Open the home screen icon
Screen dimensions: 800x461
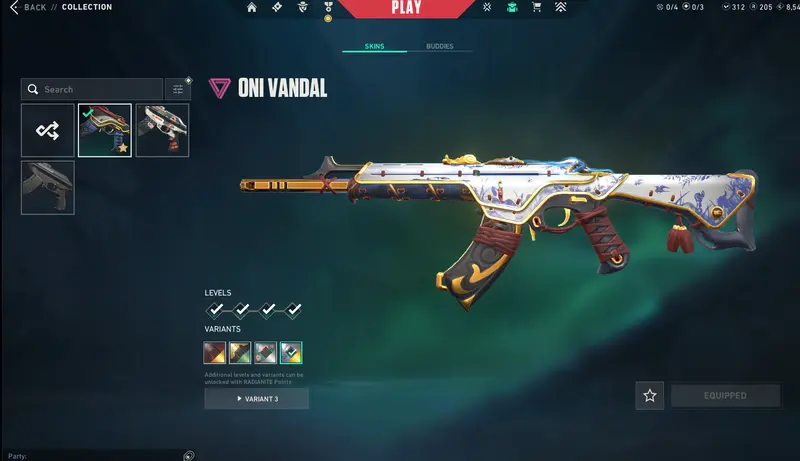(252, 8)
